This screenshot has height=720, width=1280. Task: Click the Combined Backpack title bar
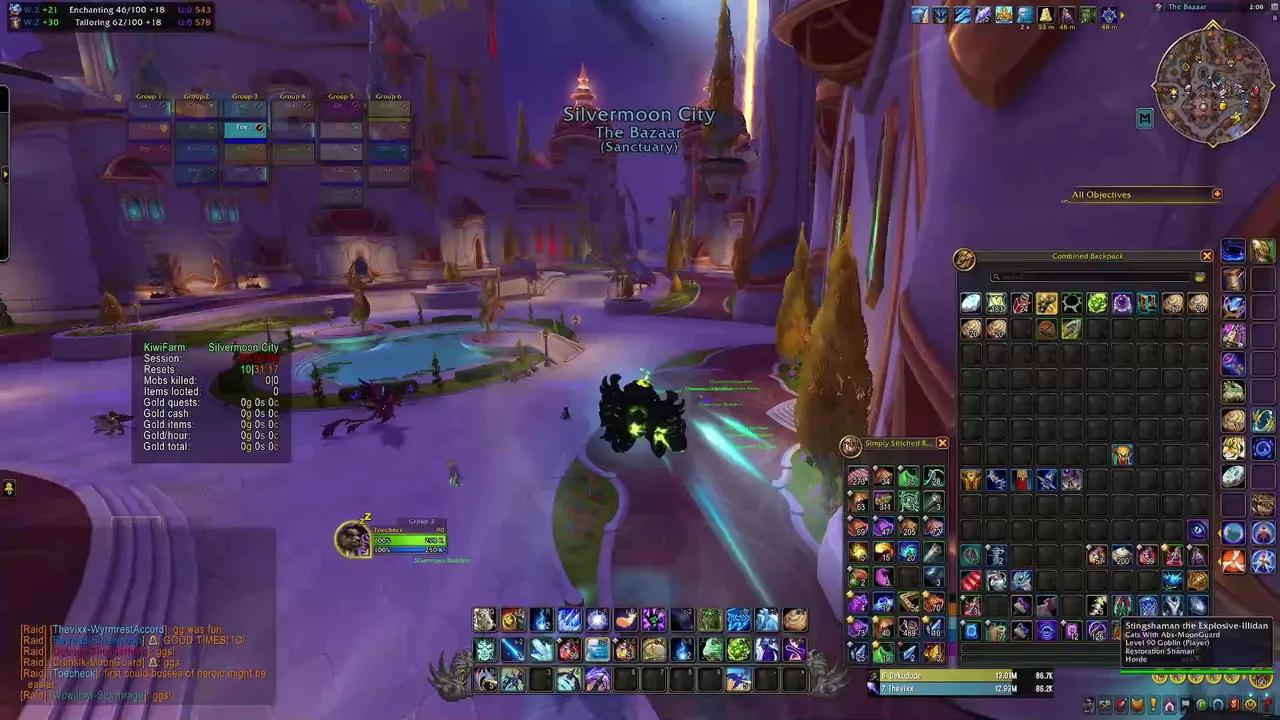click(x=1086, y=255)
